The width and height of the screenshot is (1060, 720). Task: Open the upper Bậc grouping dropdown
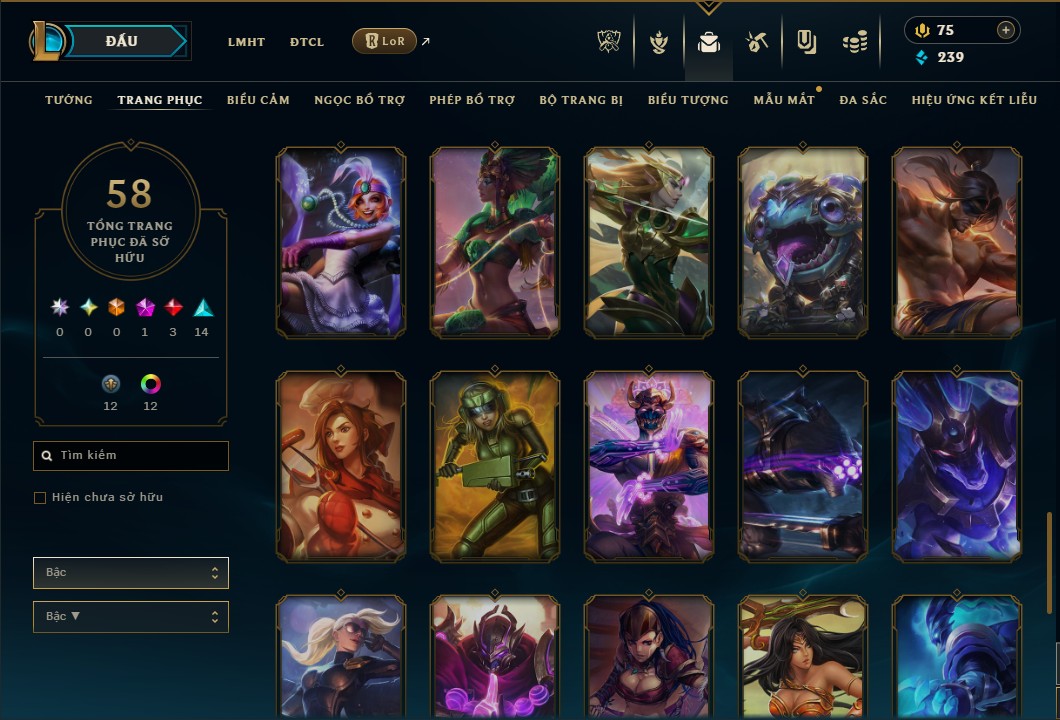pyautogui.click(x=131, y=573)
